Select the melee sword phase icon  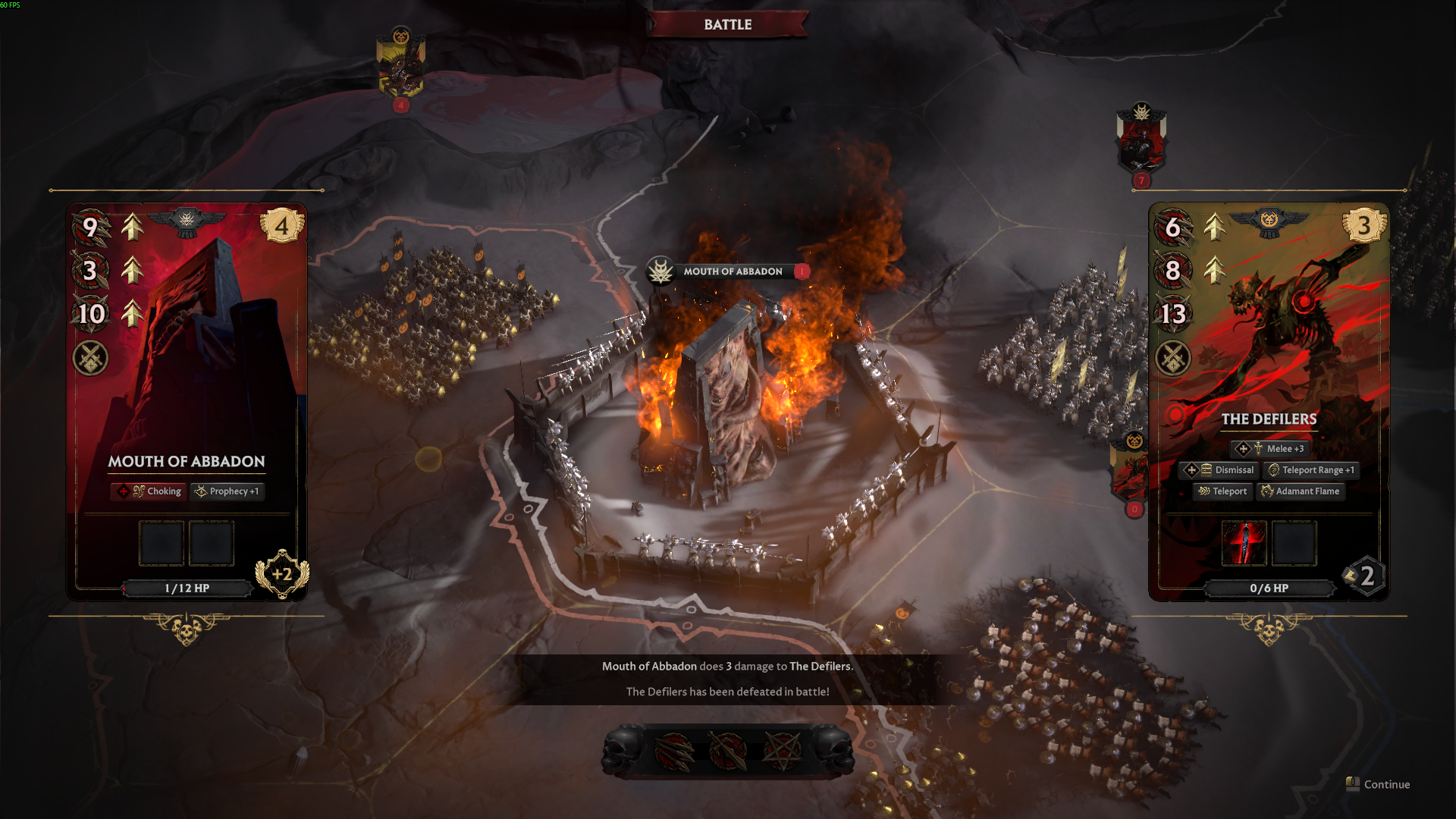(x=728, y=751)
